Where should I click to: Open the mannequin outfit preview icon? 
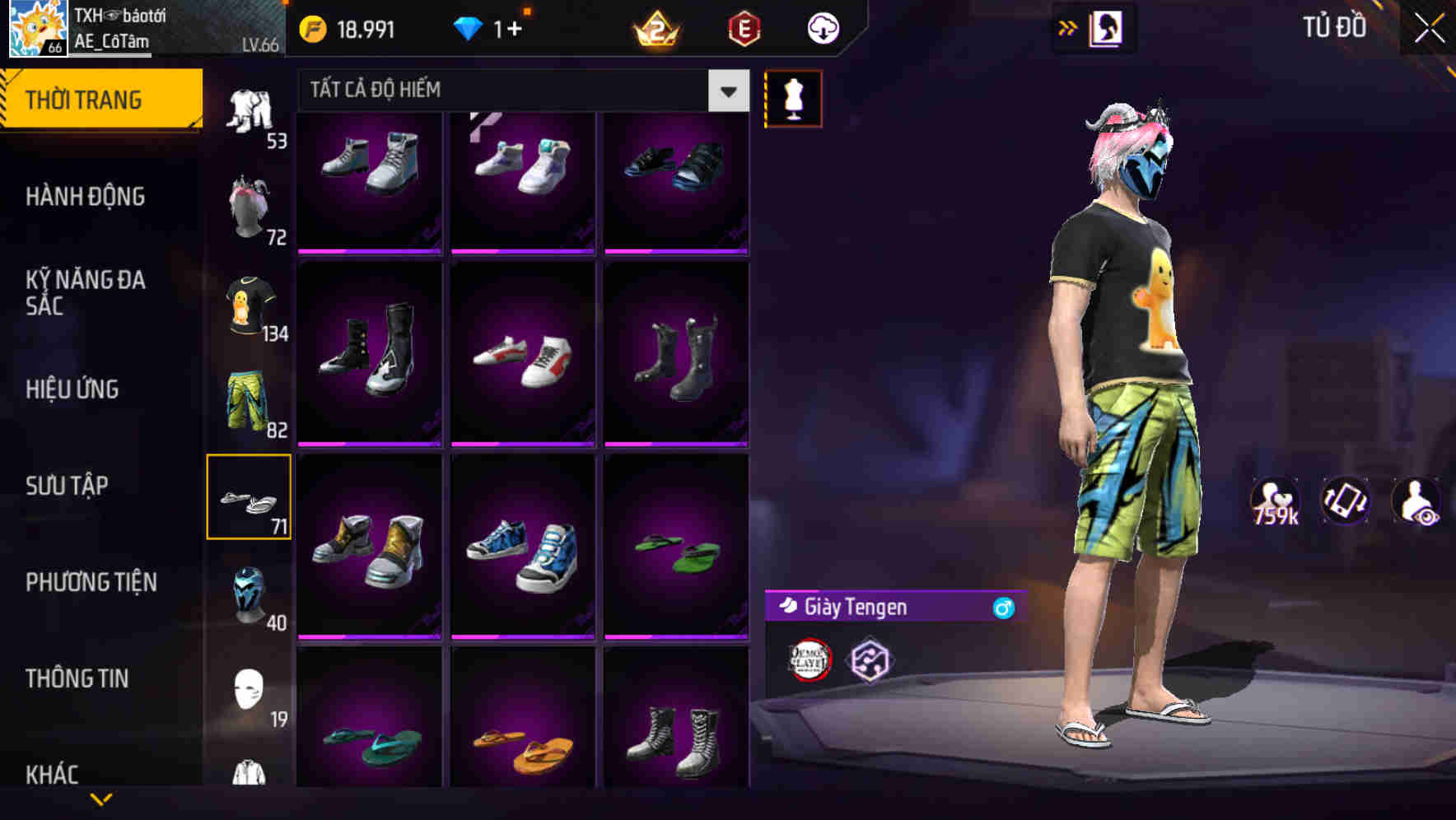792,98
